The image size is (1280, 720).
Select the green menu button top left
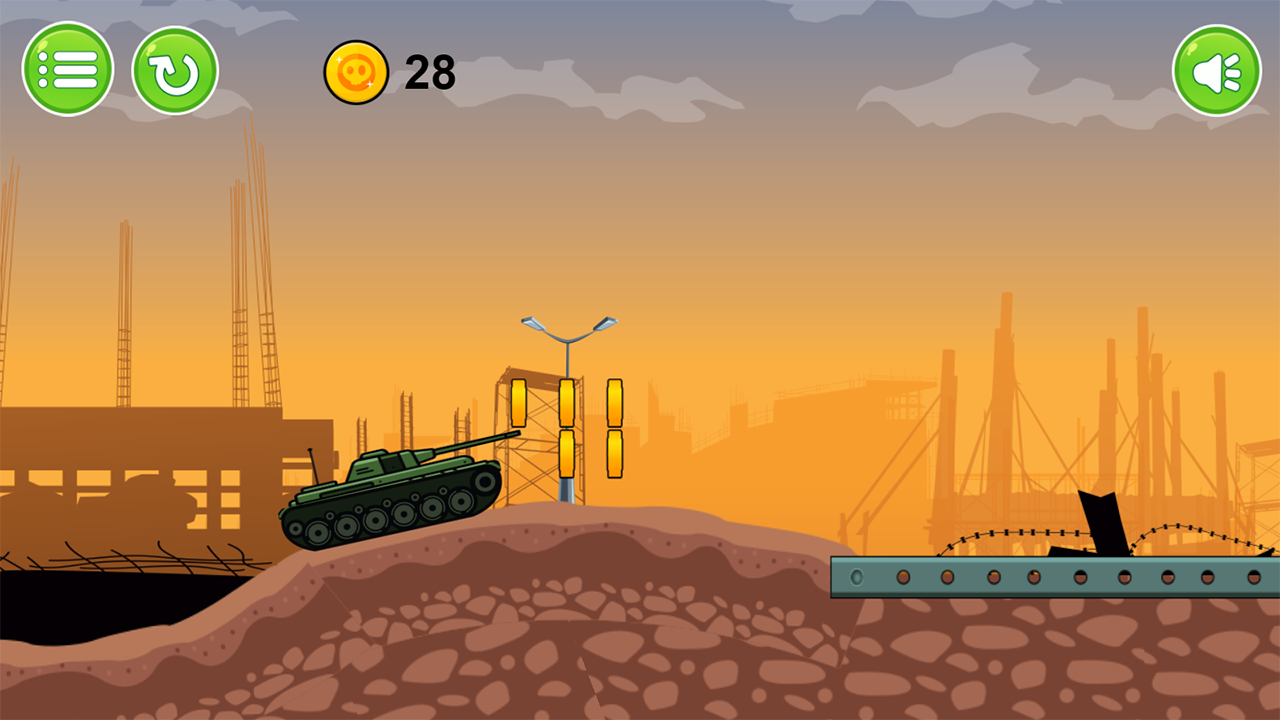[68, 68]
